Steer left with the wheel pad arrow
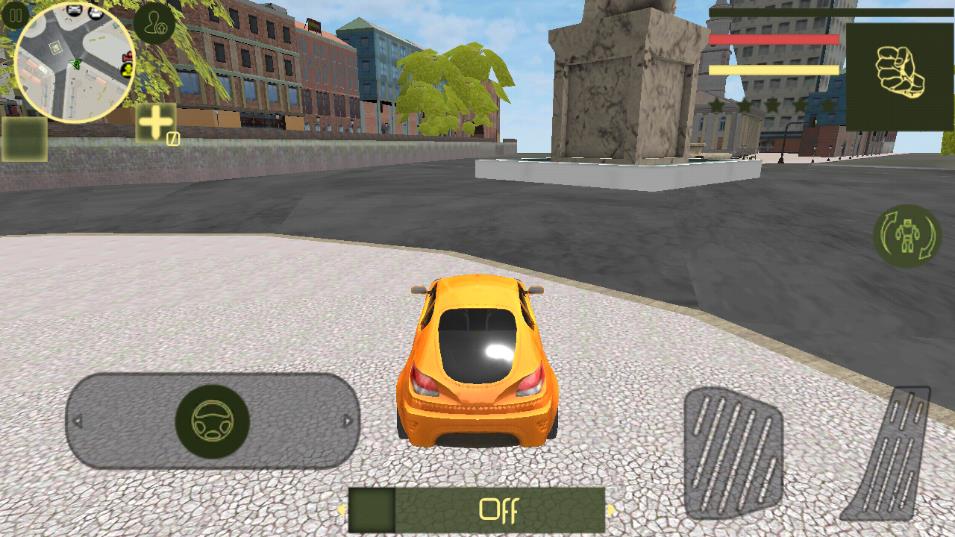 click(78, 421)
